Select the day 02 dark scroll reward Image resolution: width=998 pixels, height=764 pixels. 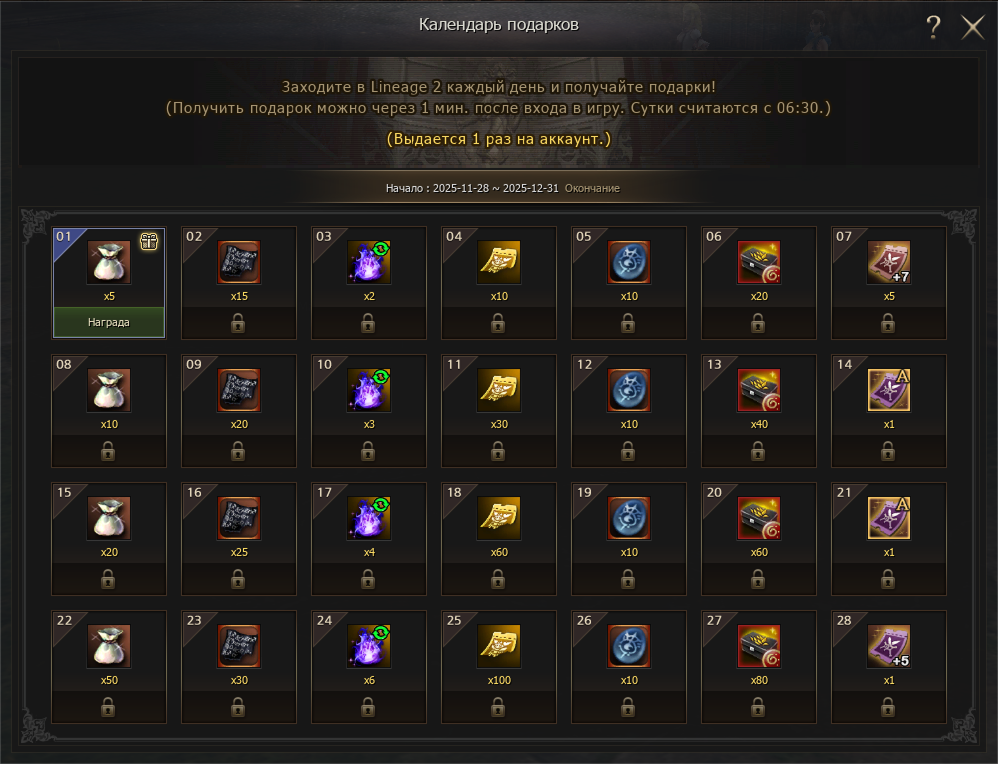coord(239,262)
